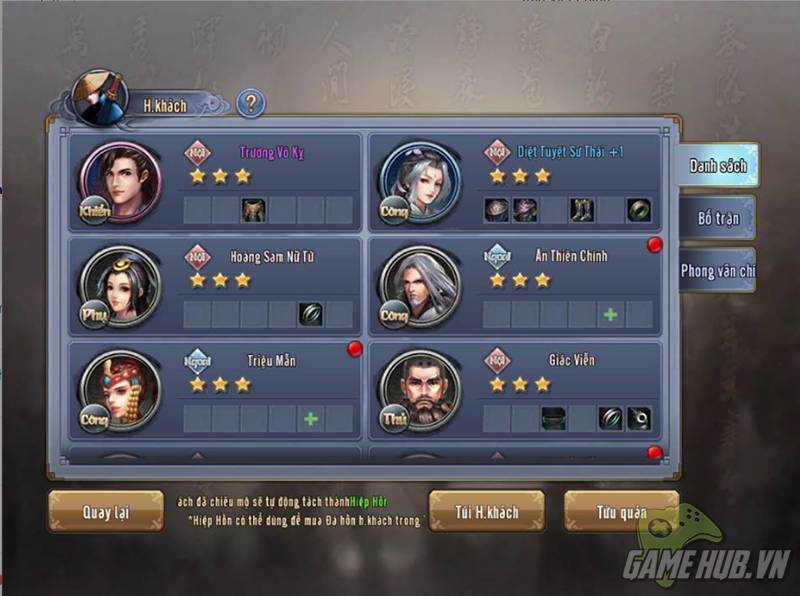Select Diệt Tuyệt Sư Thái's equipped boots
The image size is (800, 596).
[582, 210]
